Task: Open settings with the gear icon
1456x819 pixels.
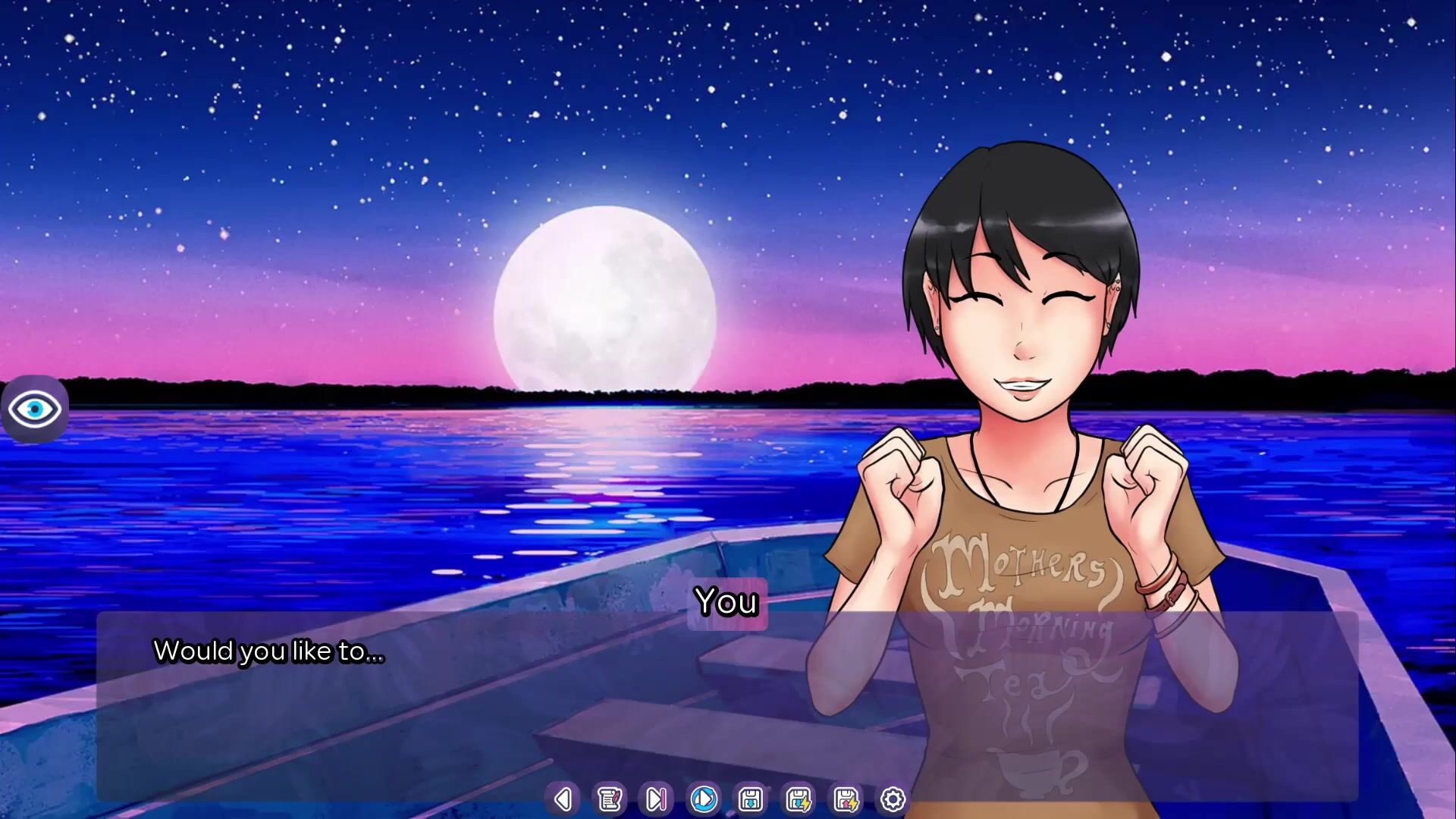Action: [x=893, y=799]
